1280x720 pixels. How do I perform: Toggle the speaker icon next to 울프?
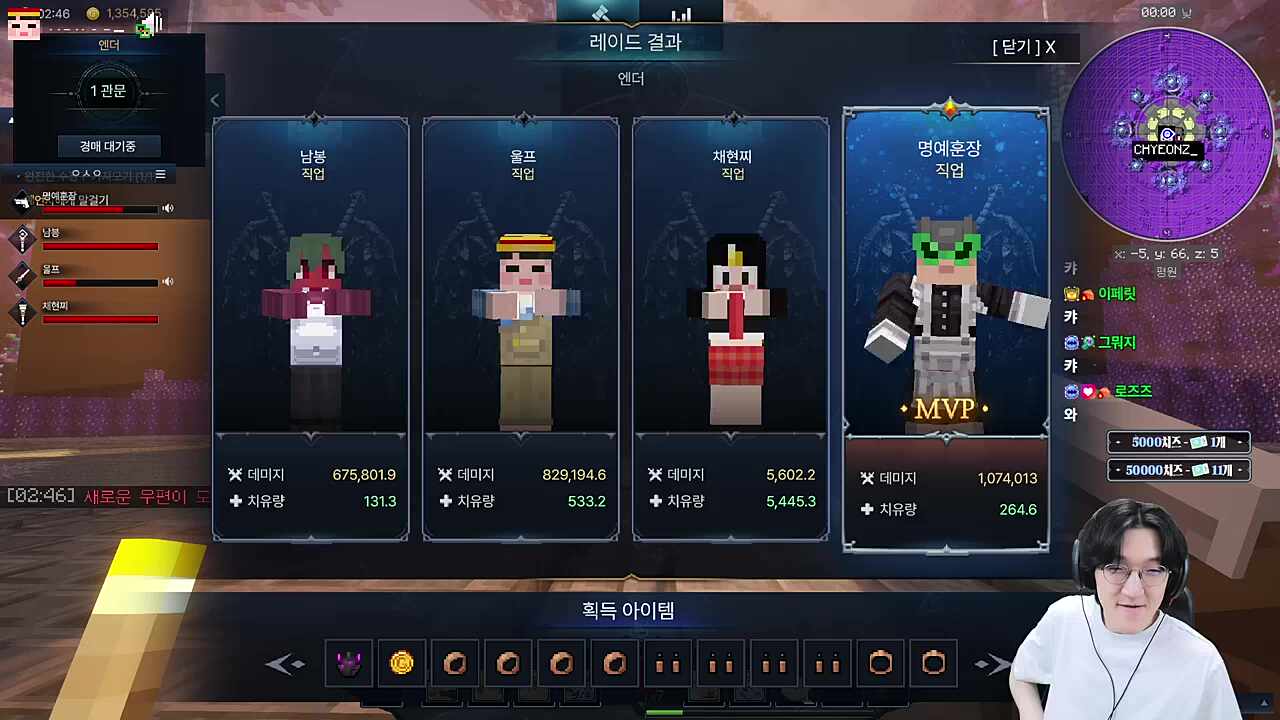pos(167,283)
